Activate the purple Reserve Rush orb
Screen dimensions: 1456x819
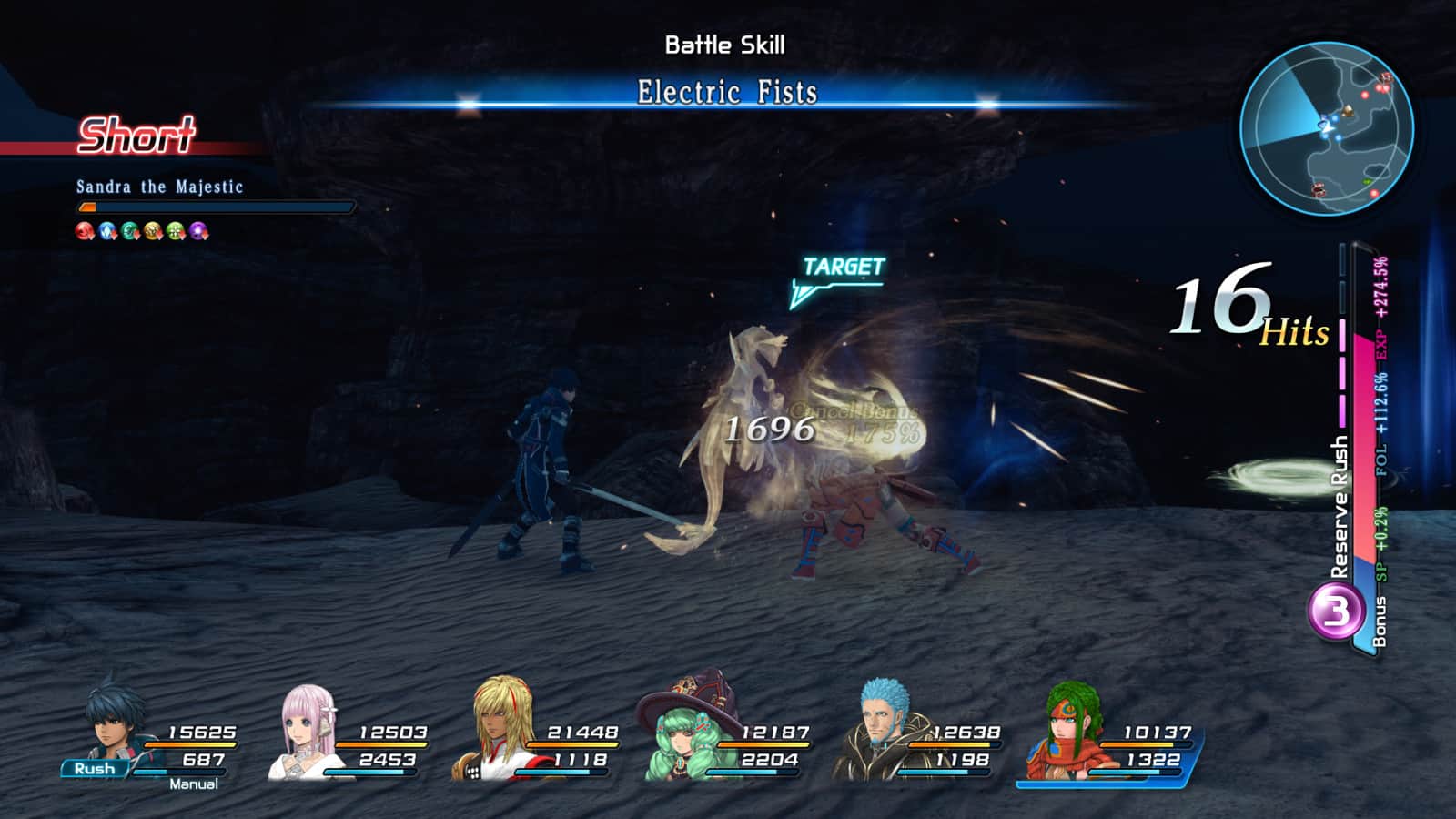(x=1335, y=611)
